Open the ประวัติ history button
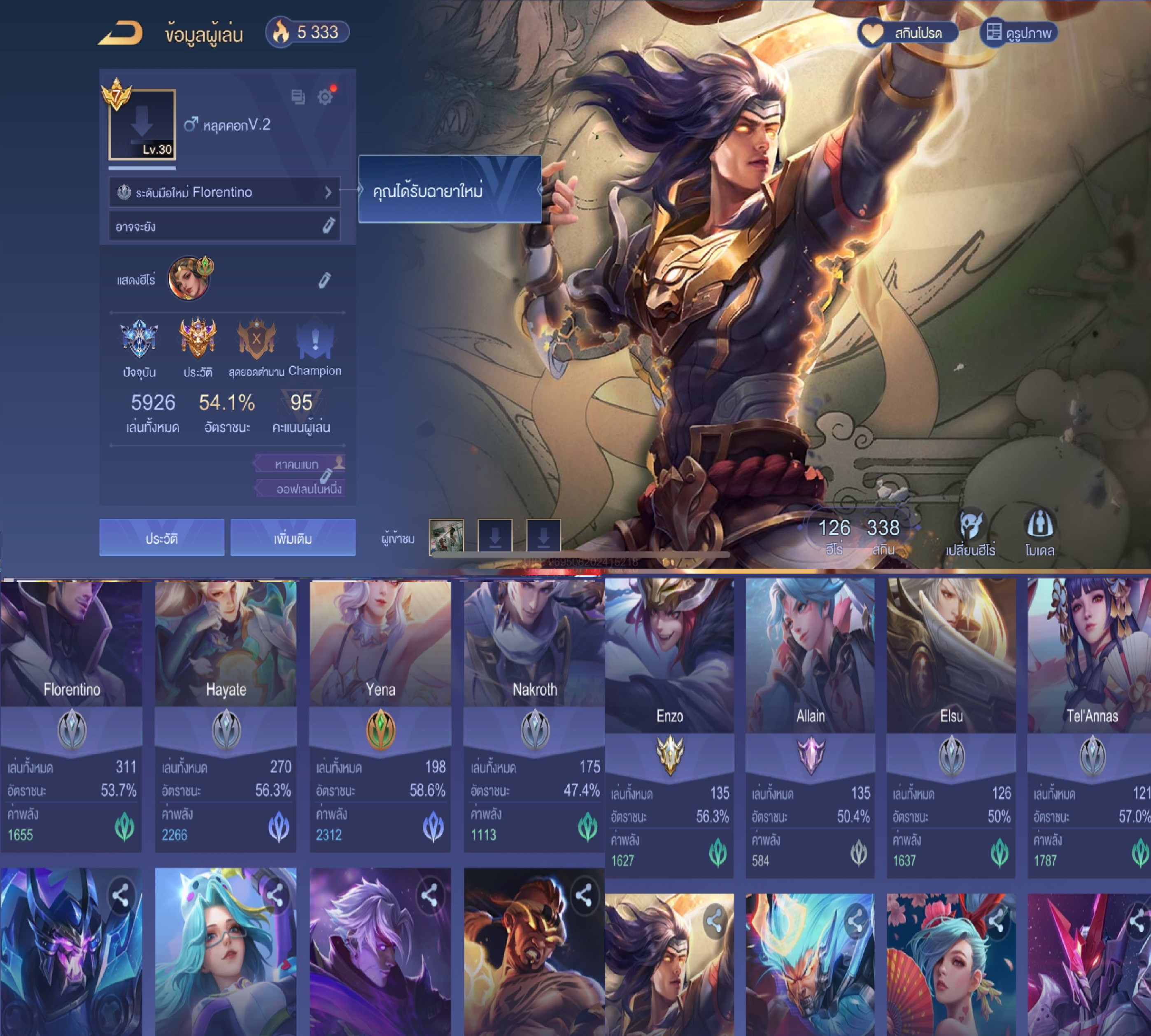 162,538
